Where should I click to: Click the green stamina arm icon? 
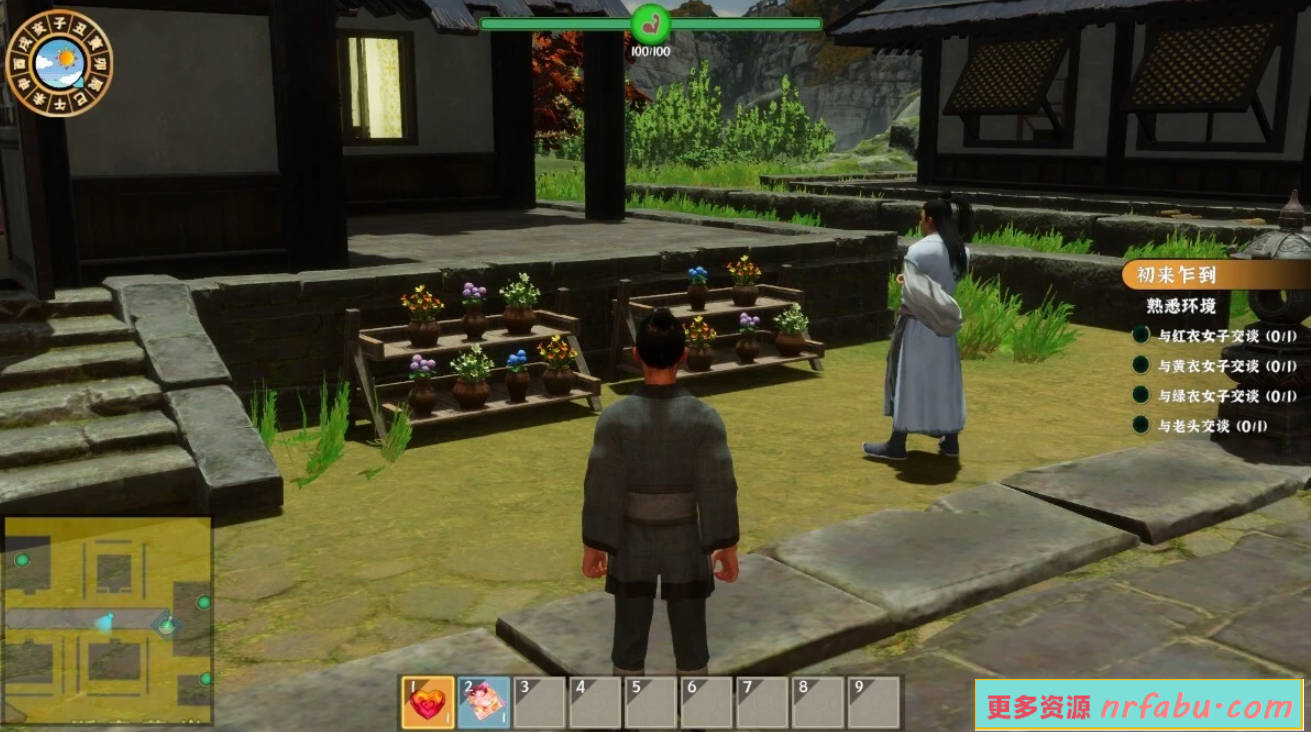pos(651,23)
